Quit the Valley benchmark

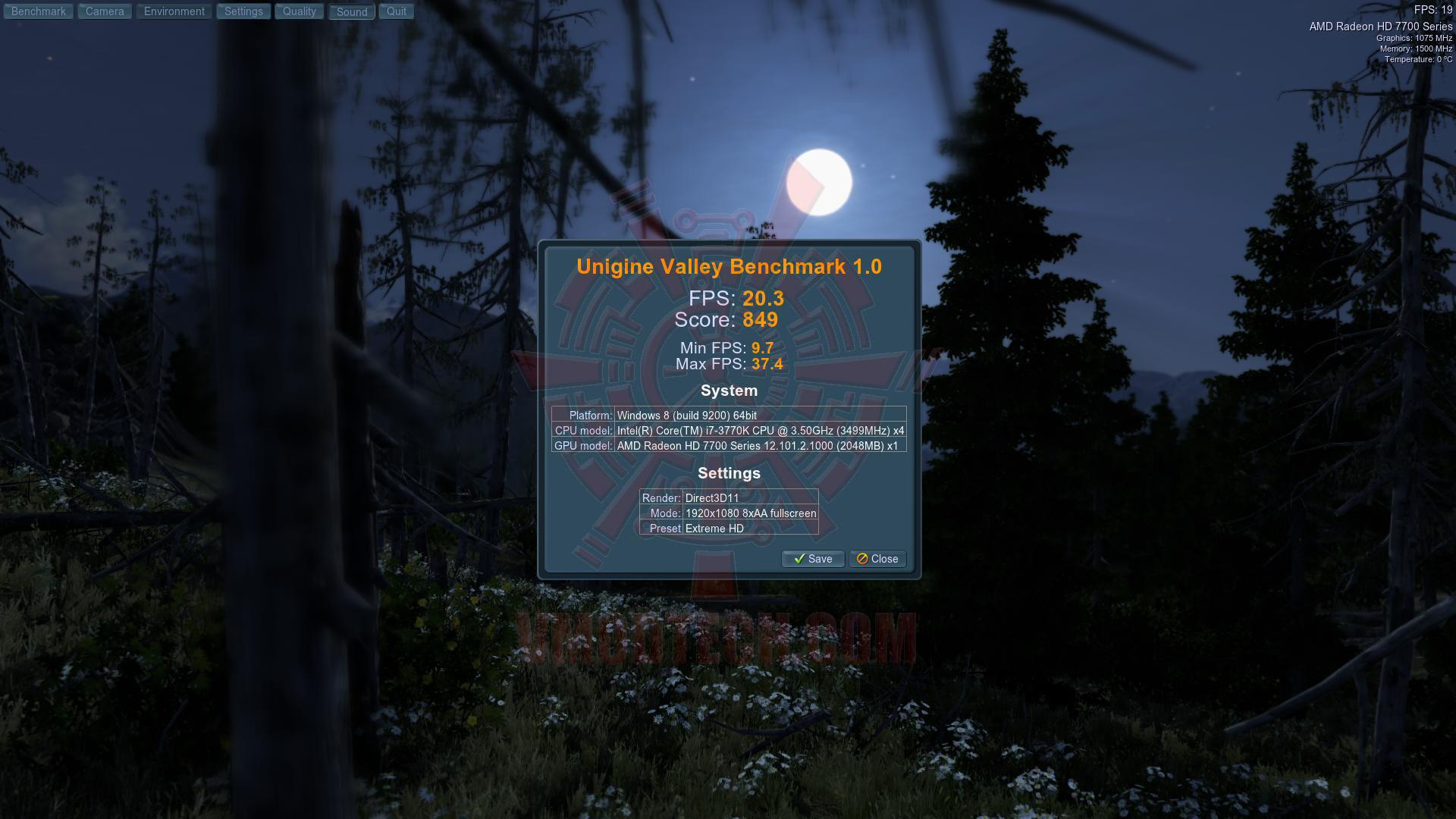(x=397, y=11)
